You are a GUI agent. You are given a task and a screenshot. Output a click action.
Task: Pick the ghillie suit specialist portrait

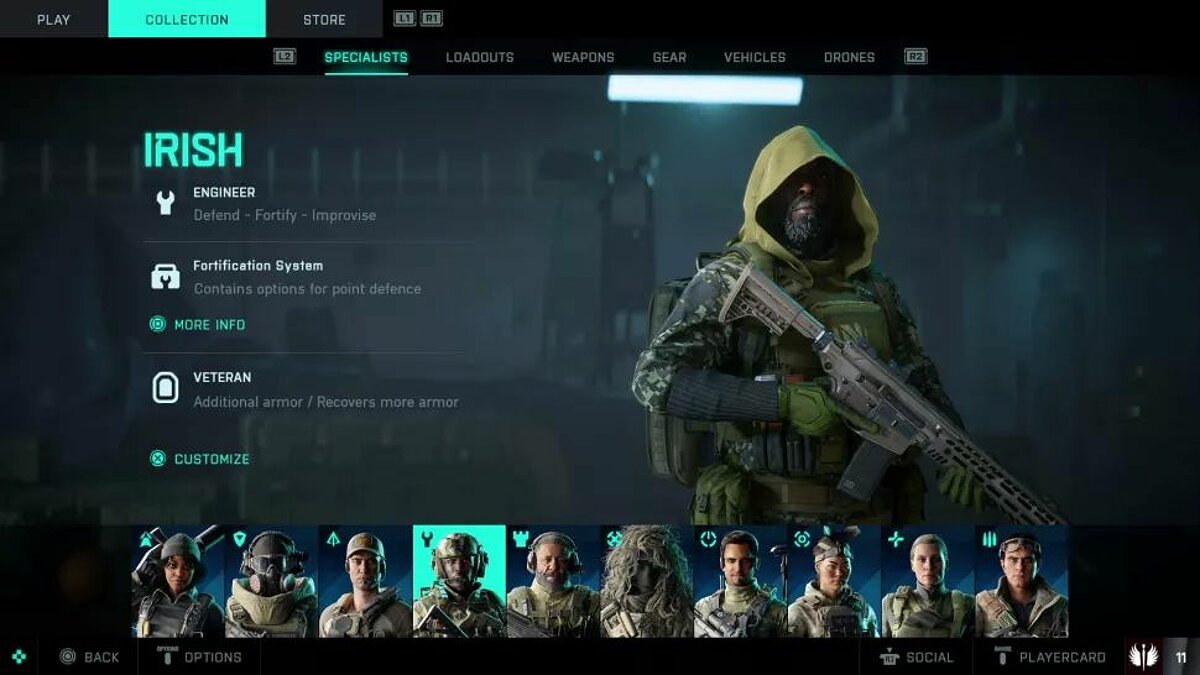coord(647,581)
